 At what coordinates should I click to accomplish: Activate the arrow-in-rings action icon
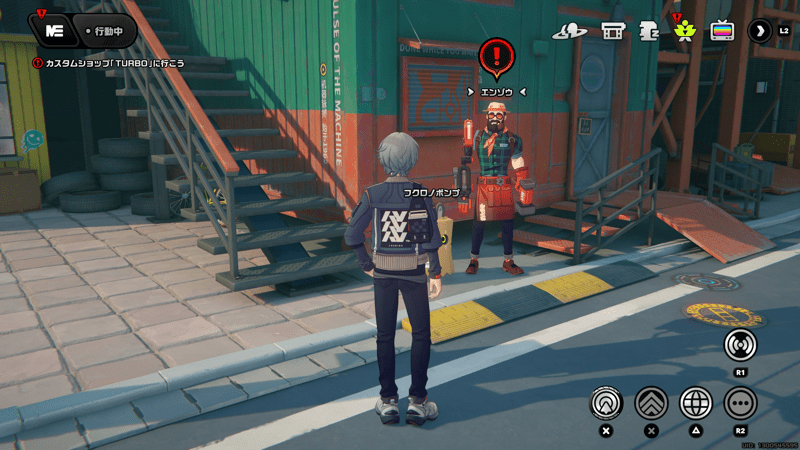(x=606, y=403)
